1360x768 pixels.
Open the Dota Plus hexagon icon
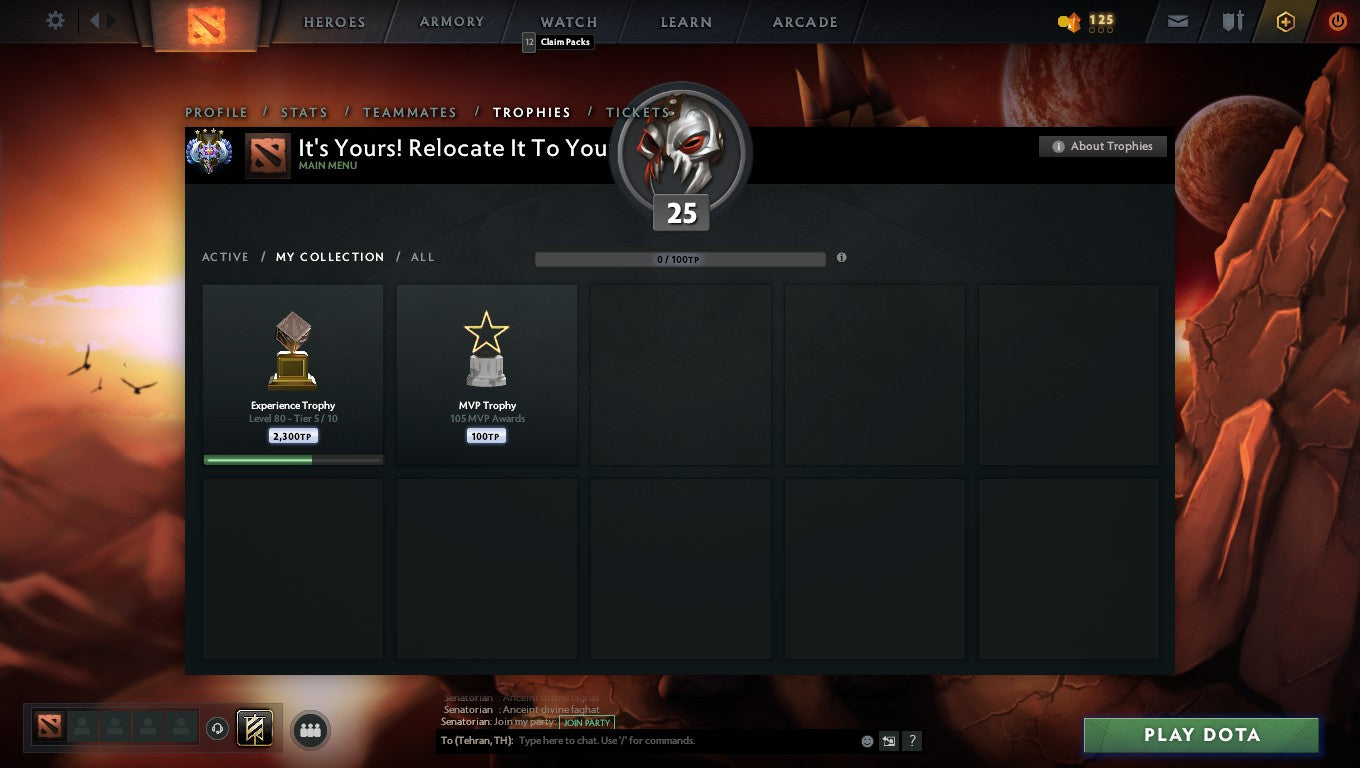1286,21
